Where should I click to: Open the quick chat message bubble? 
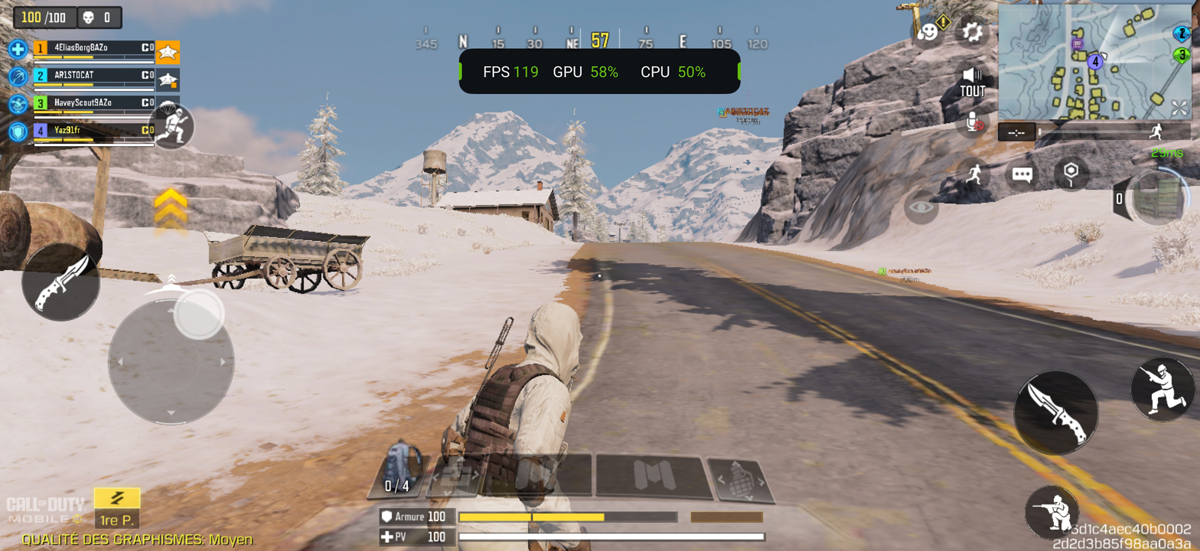pyautogui.click(x=1021, y=175)
